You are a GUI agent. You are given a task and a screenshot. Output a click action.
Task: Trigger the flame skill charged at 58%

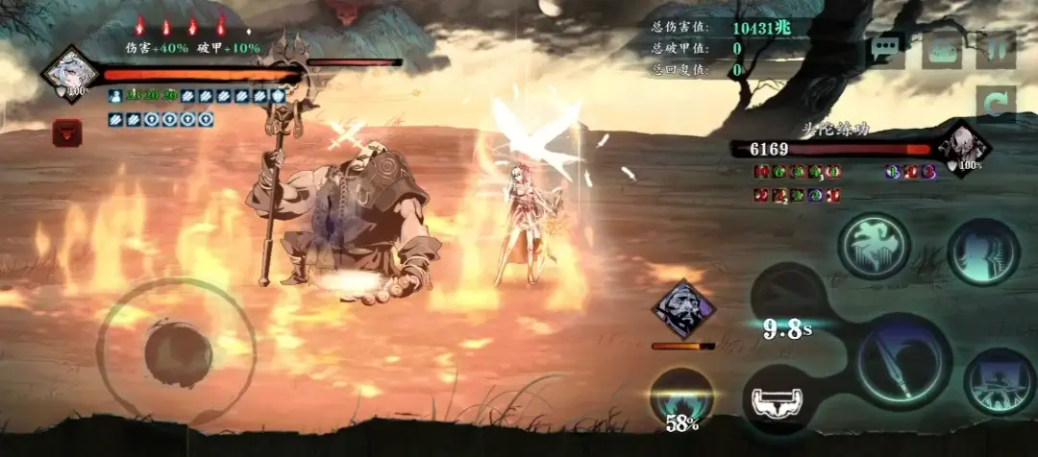click(682, 400)
